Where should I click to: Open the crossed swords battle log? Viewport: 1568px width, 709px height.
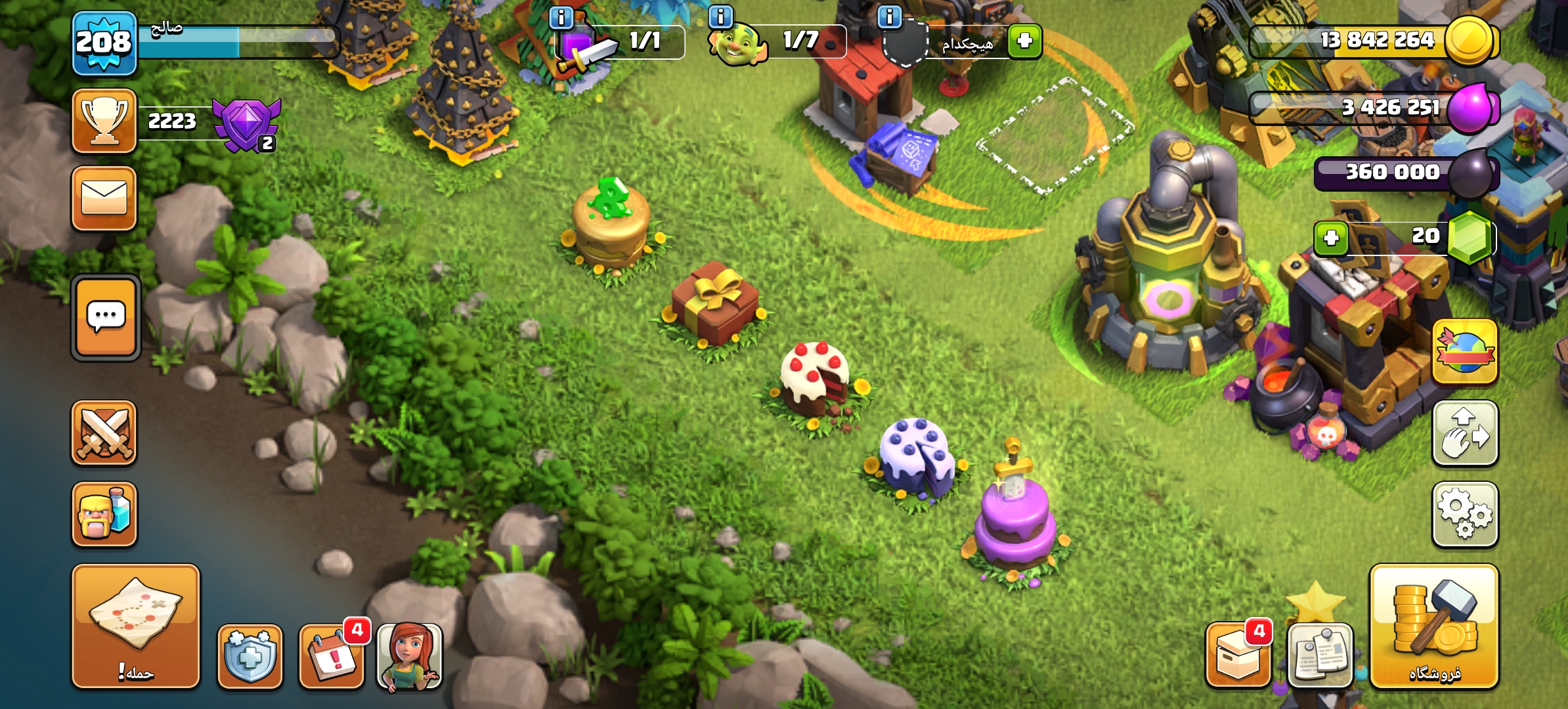(104, 433)
